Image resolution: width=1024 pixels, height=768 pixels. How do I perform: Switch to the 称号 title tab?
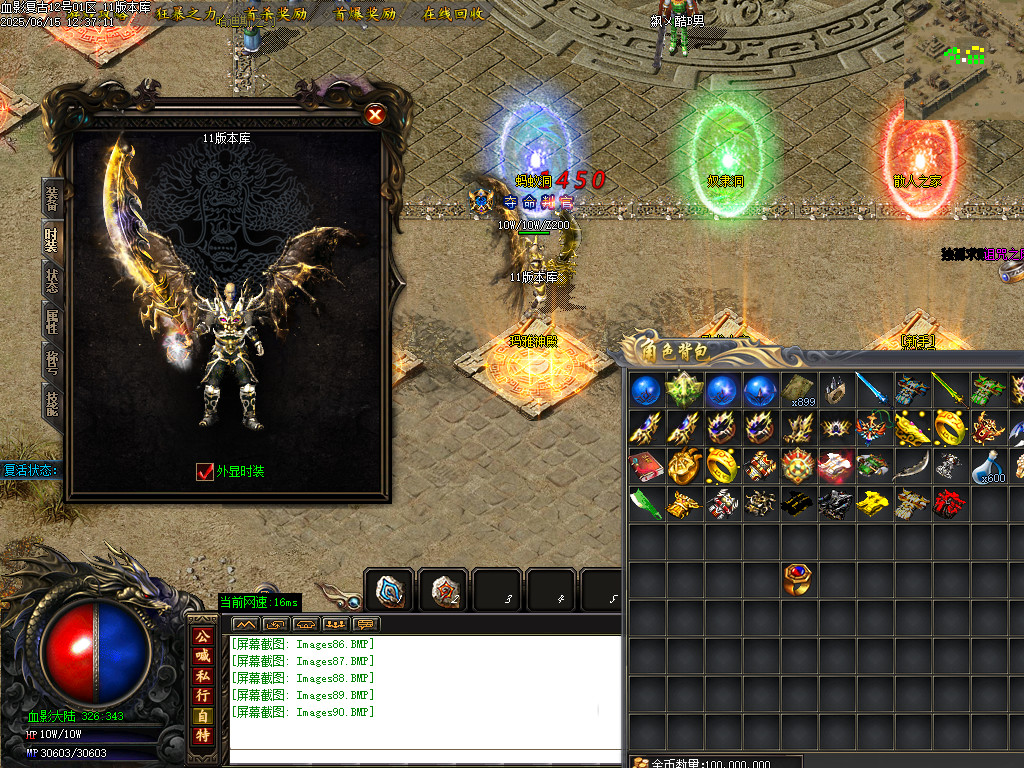[51, 361]
